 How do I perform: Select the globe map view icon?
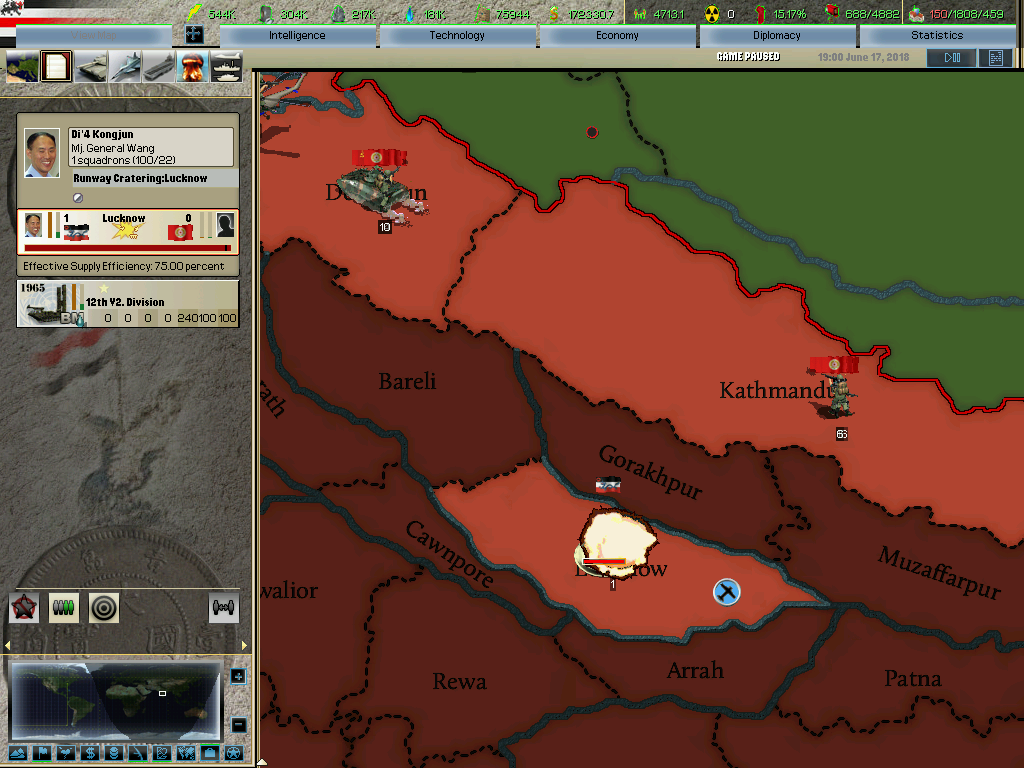point(22,67)
